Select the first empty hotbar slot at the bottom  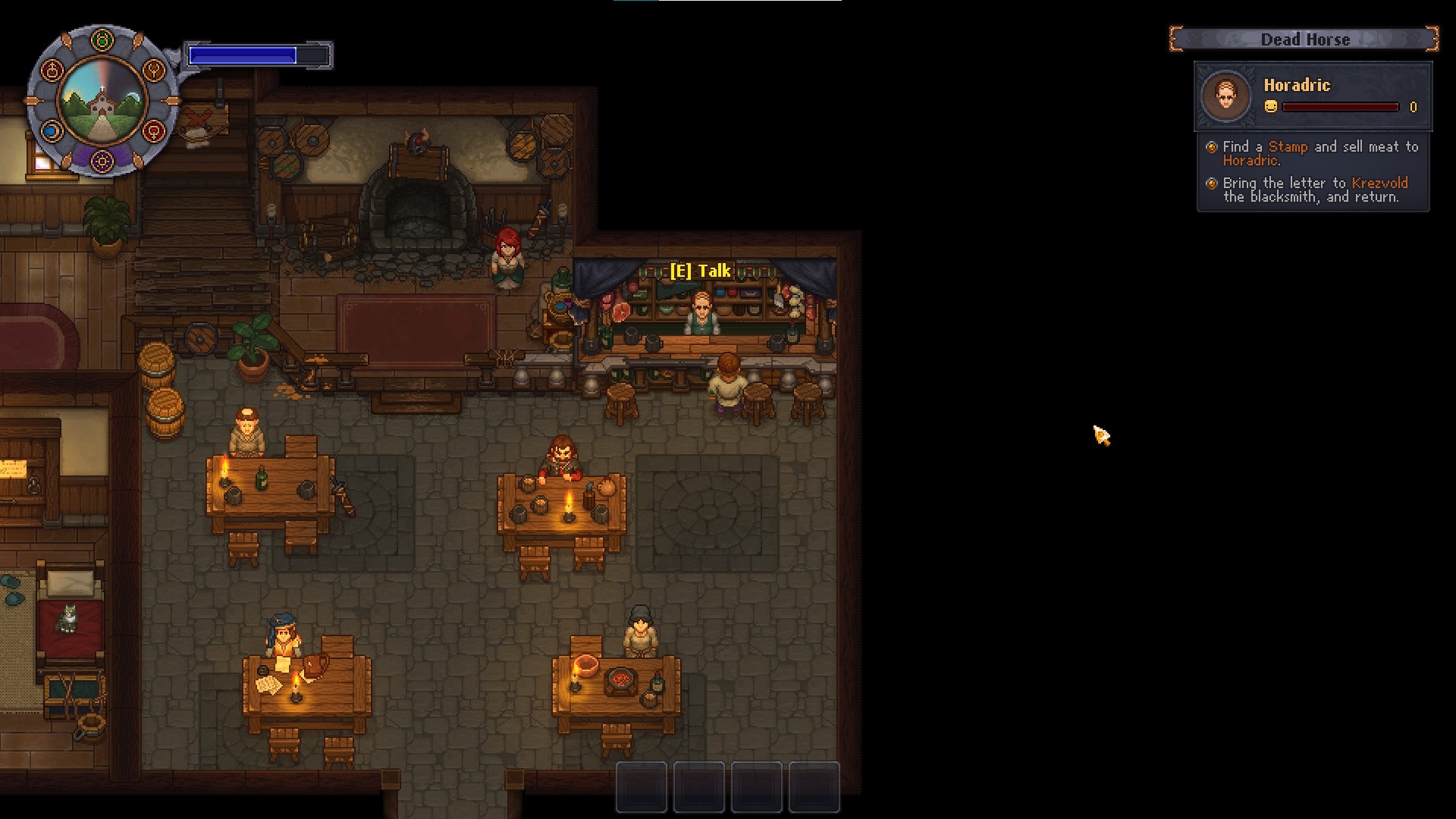(641, 789)
